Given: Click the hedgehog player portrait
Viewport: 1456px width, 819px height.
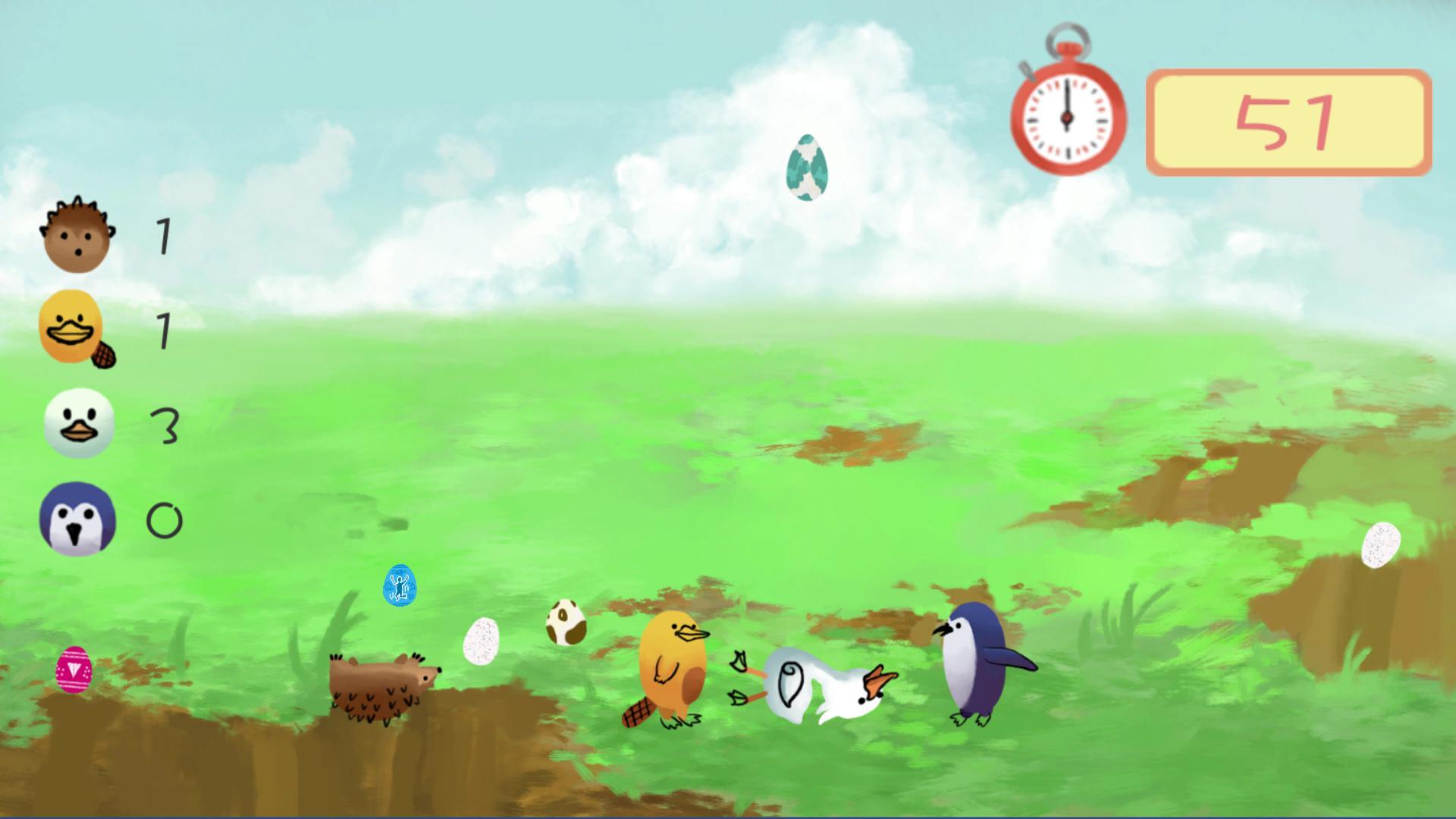Looking at the screenshot, I should pos(78,234).
